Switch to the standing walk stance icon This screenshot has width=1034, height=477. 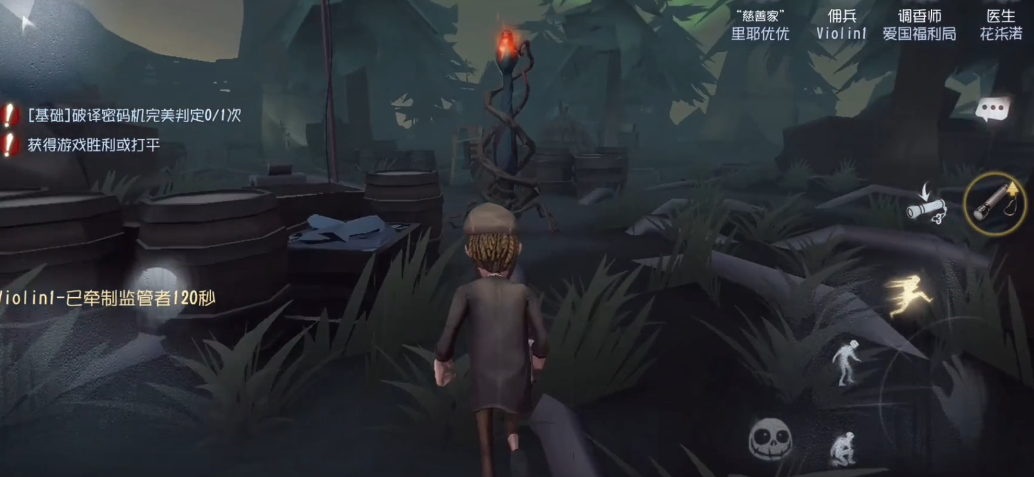(x=846, y=362)
